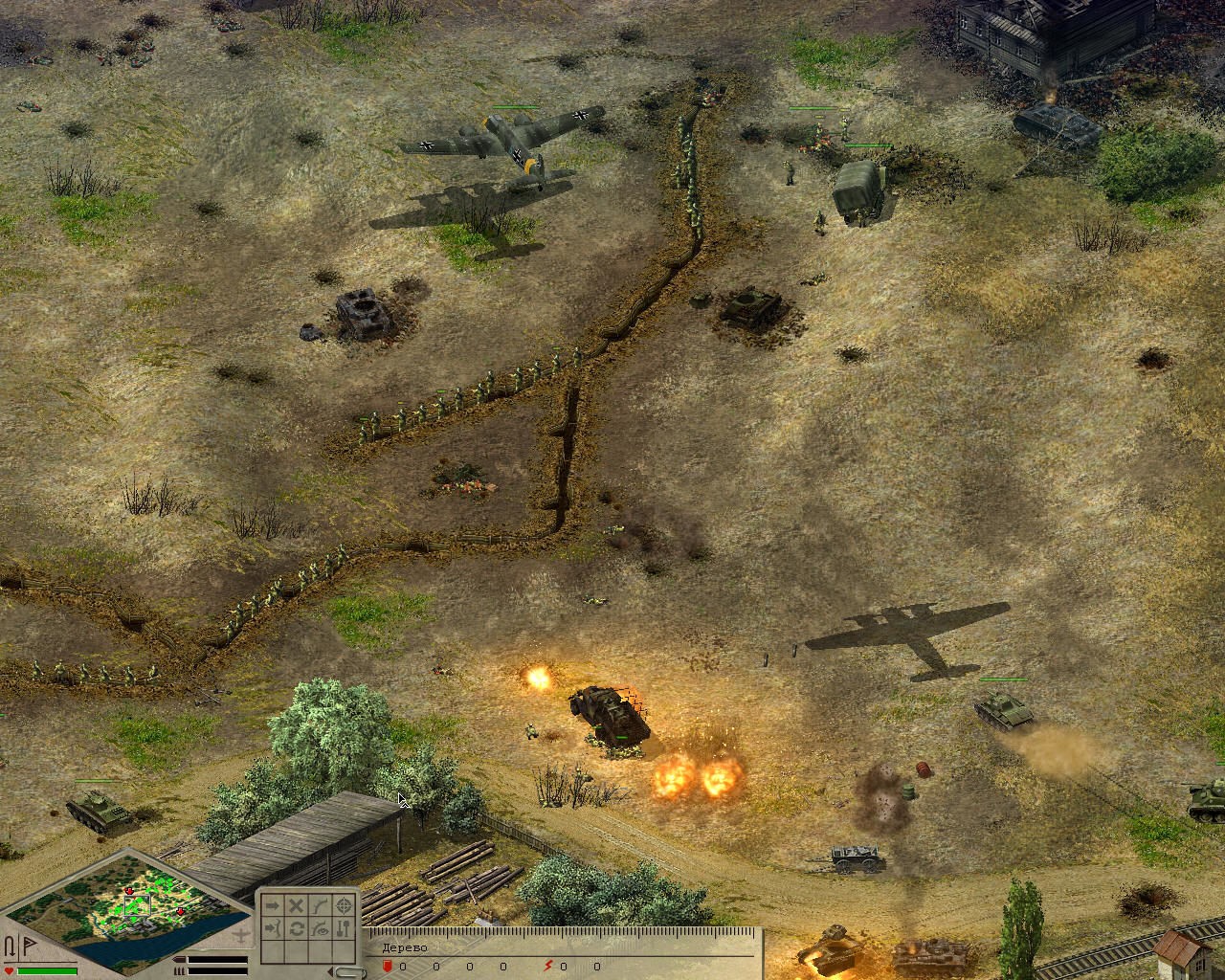Choose the eye-and-path command icon

321,928
